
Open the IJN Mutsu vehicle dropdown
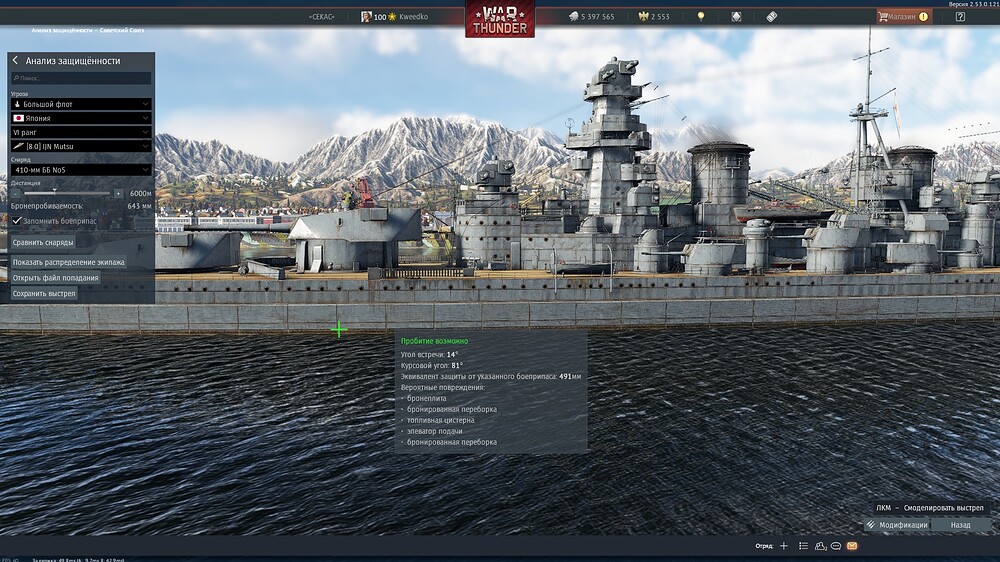point(81,147)
